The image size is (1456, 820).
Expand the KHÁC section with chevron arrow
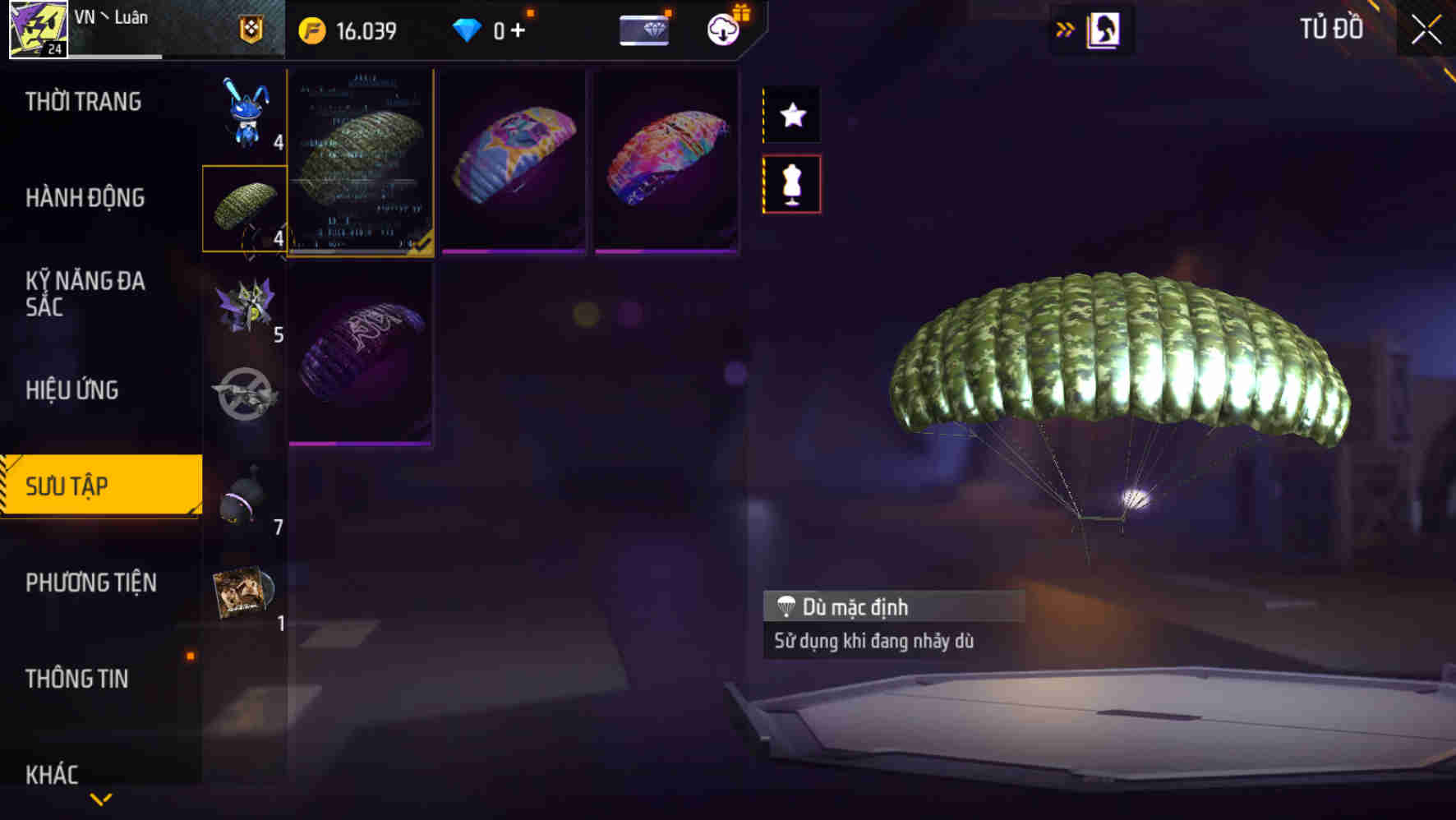(x=101, y=797)
